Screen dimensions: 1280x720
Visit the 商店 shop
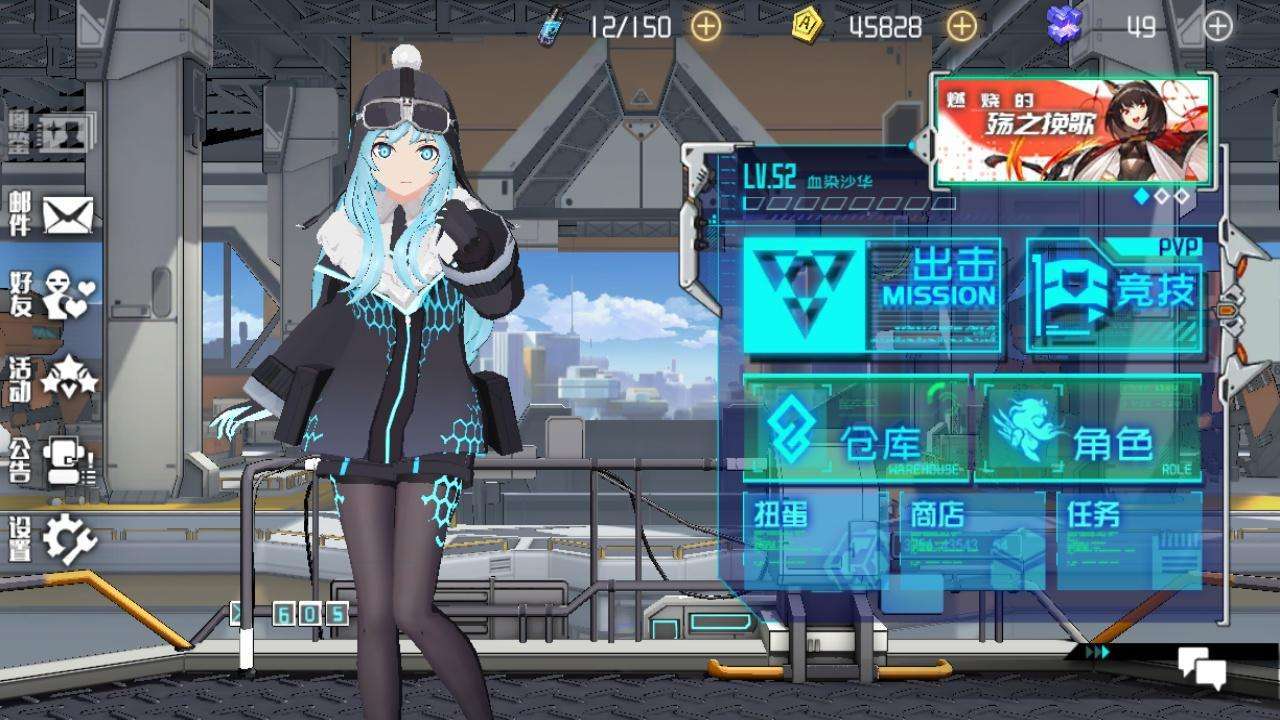pos(972,540)
